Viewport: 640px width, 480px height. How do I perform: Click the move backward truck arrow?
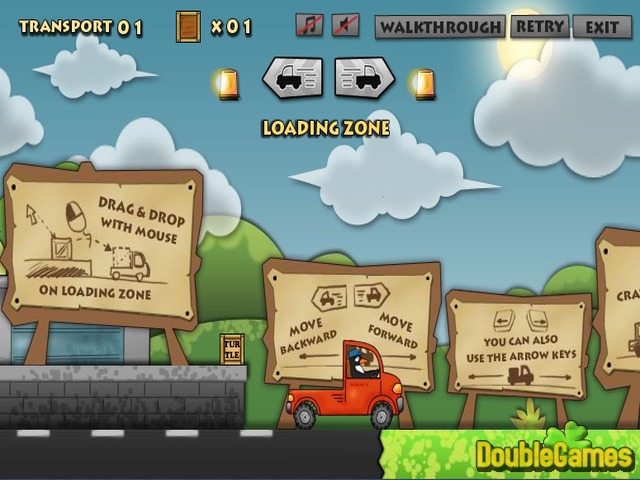click(x=292, y=77)
